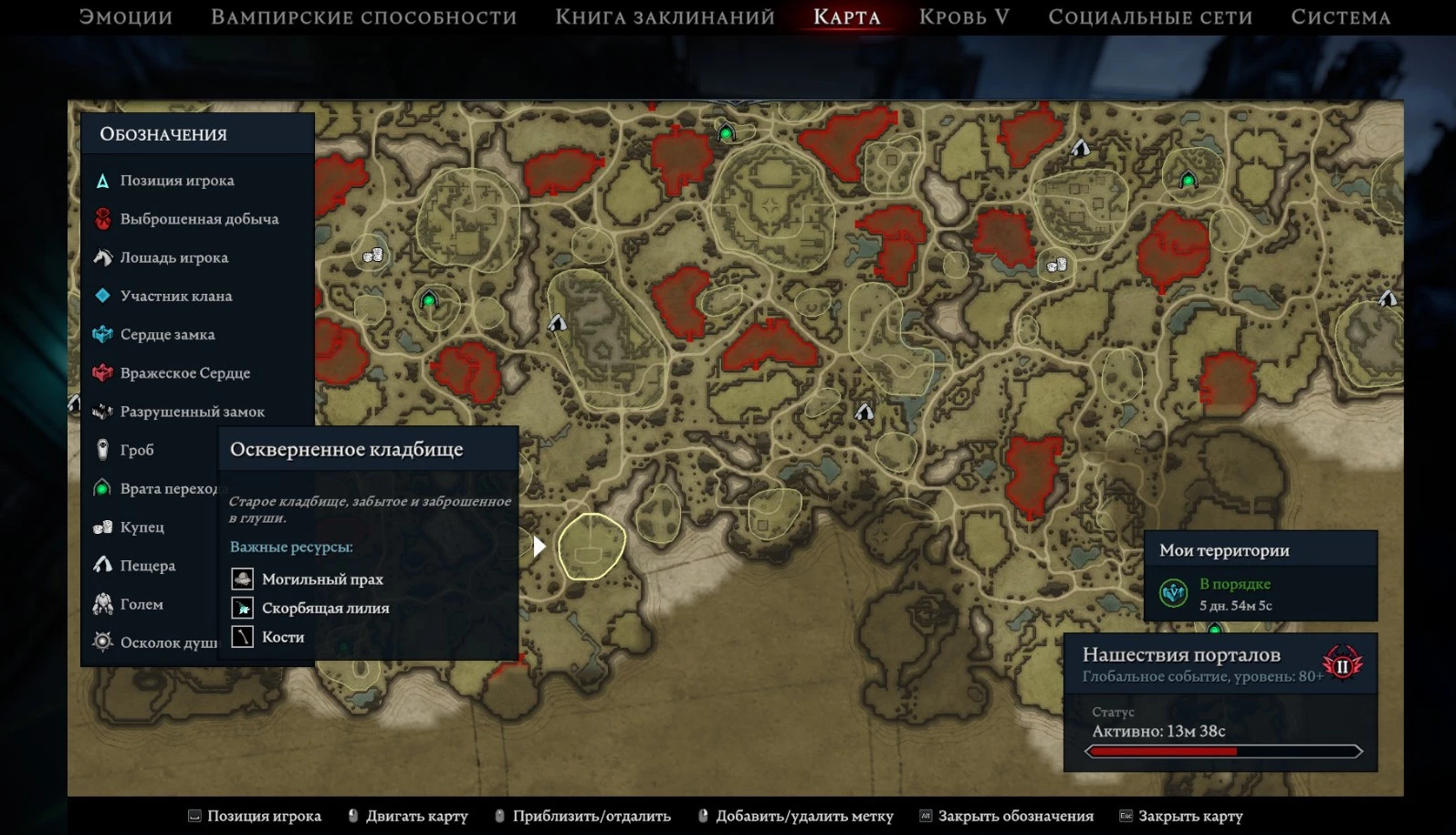Open the Система tab
1456x835 pixels.
1340,17
